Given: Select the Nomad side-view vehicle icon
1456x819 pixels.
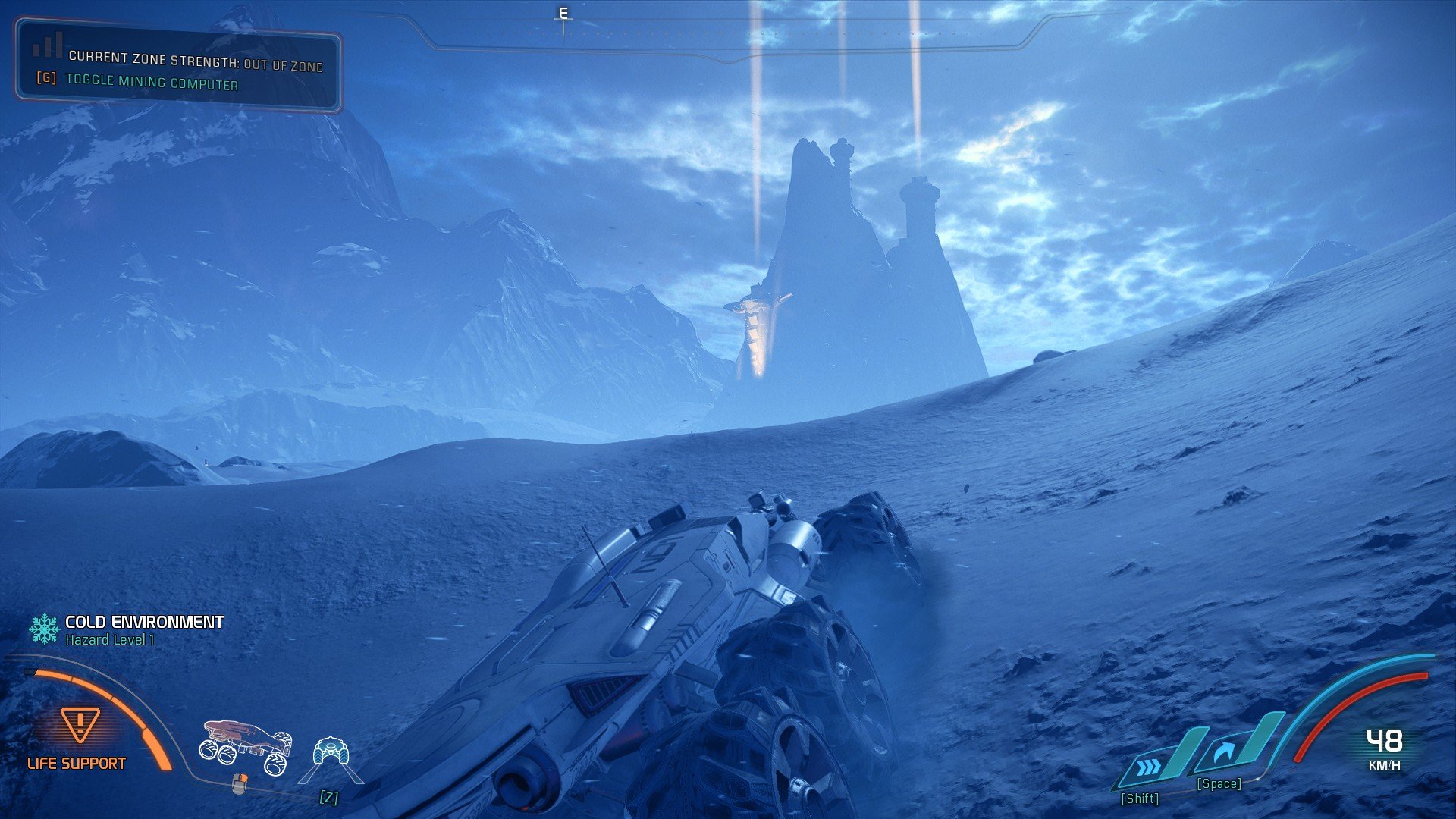Looking at the screenshot, I should pyautogui.click(x=246, y=746).
